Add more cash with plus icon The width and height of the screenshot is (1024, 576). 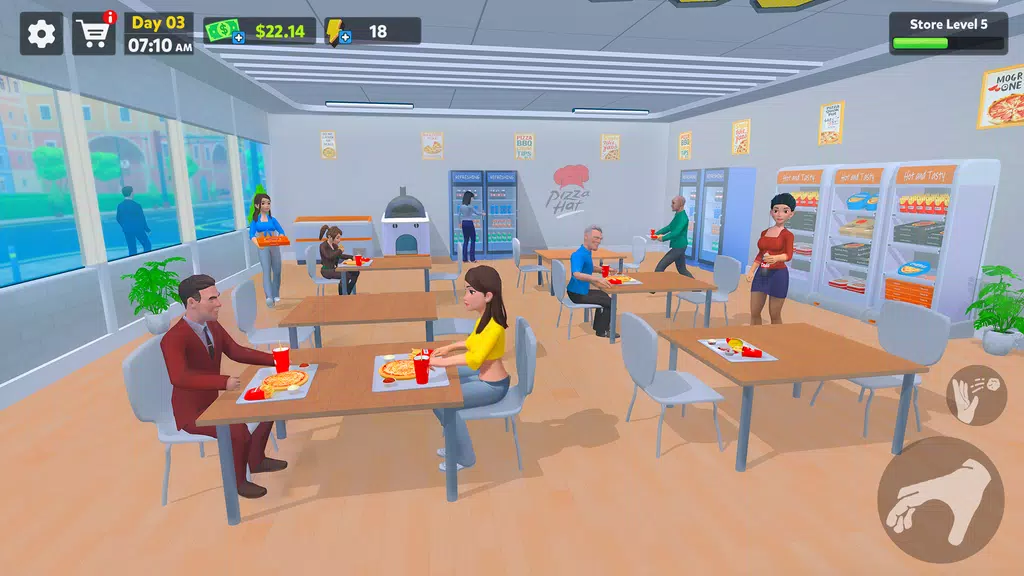tap(238, 38)
